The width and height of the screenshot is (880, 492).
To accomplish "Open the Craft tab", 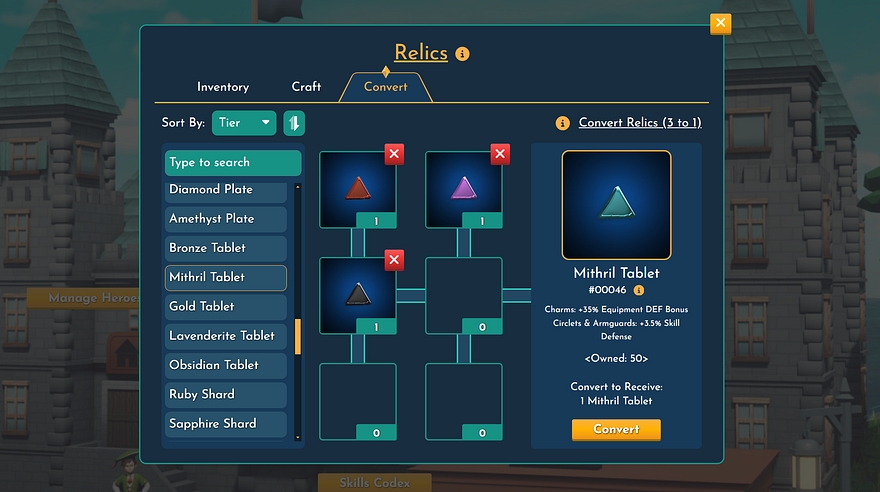I will coord(306,87).
